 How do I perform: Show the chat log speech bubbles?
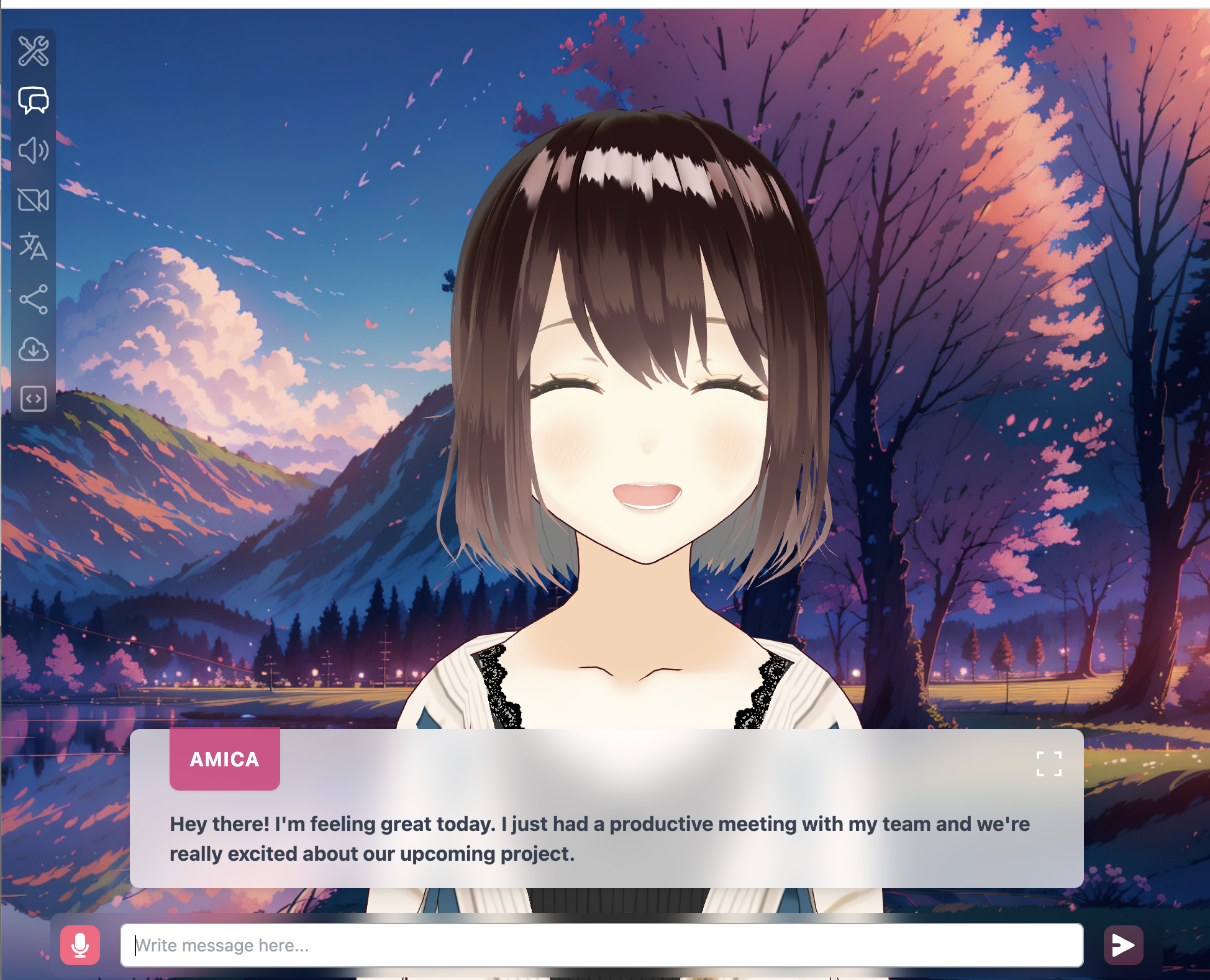(34, 101)
